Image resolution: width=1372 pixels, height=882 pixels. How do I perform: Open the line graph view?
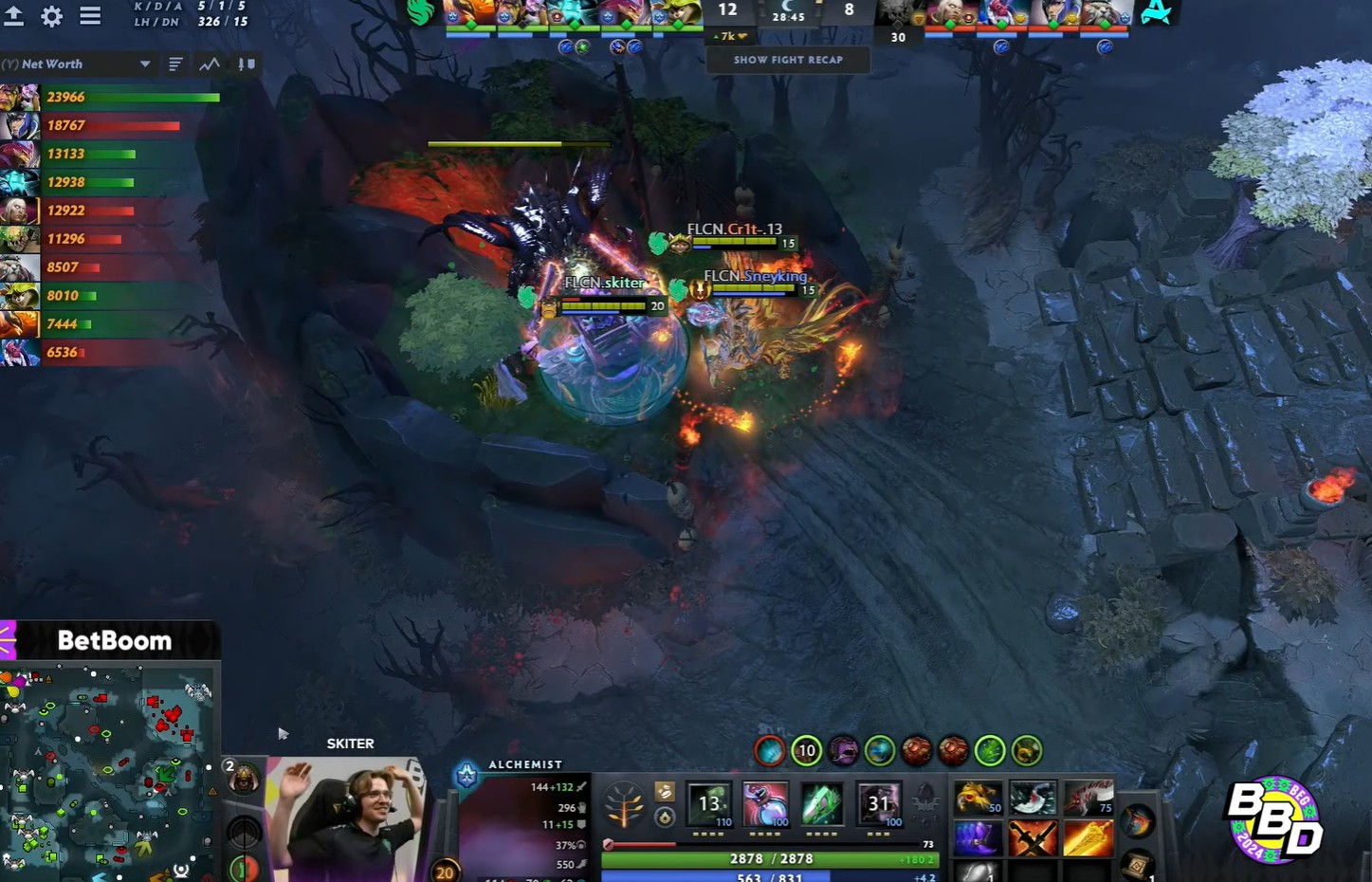click(210, 64)
